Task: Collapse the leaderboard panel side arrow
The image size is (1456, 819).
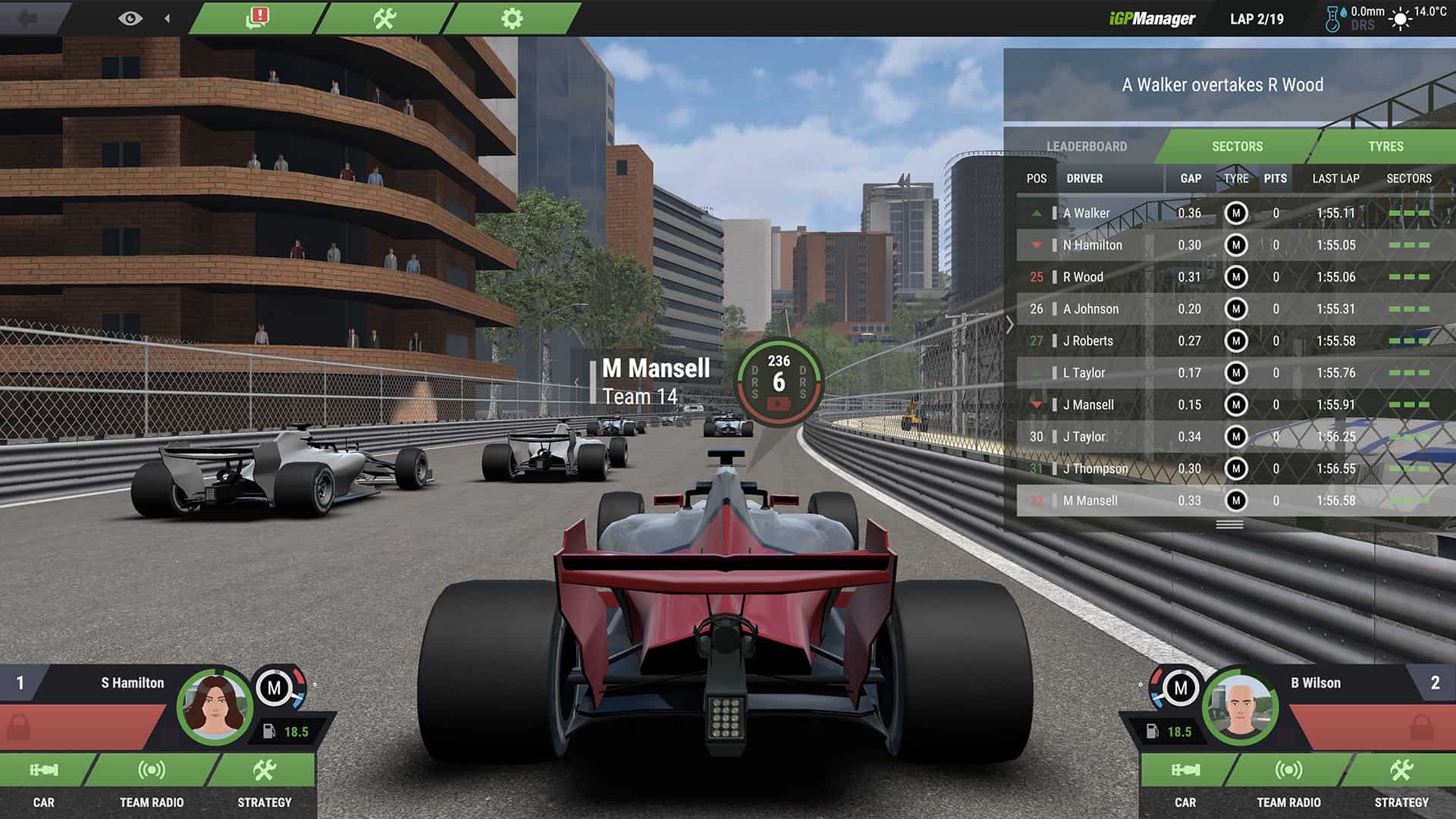Action: pos(1010,325)
